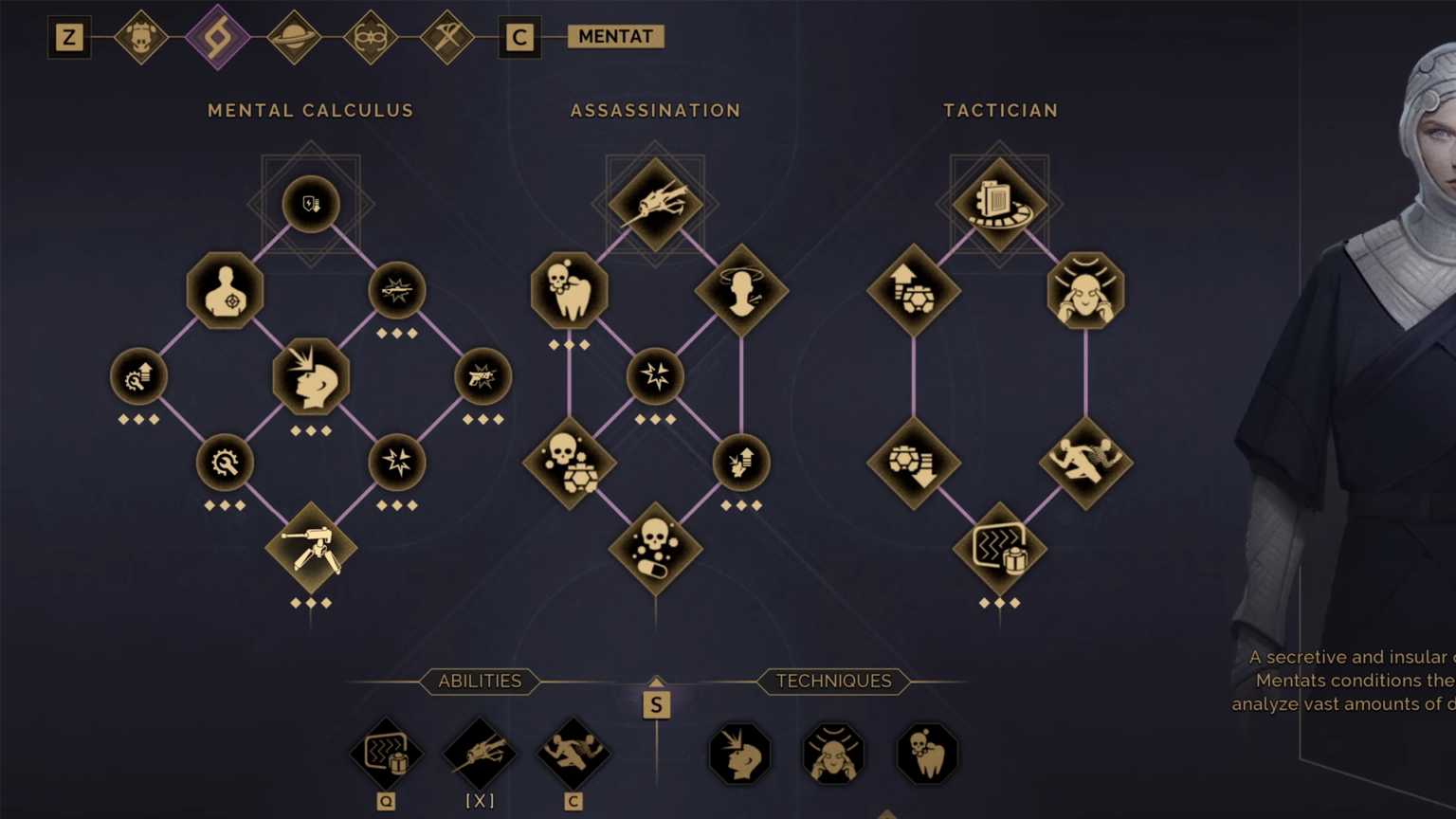Click the poison tooth skill in Assassination

click(569, 291)
